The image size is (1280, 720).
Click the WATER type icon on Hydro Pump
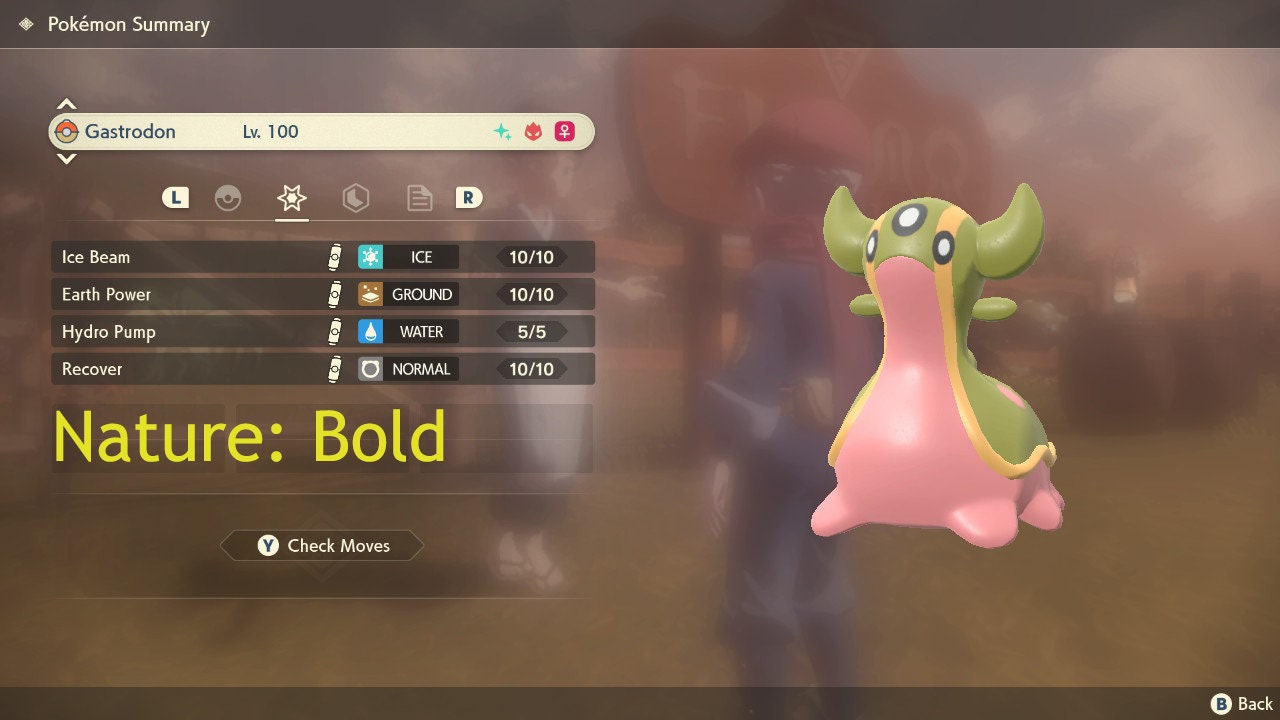pos(368,331)
